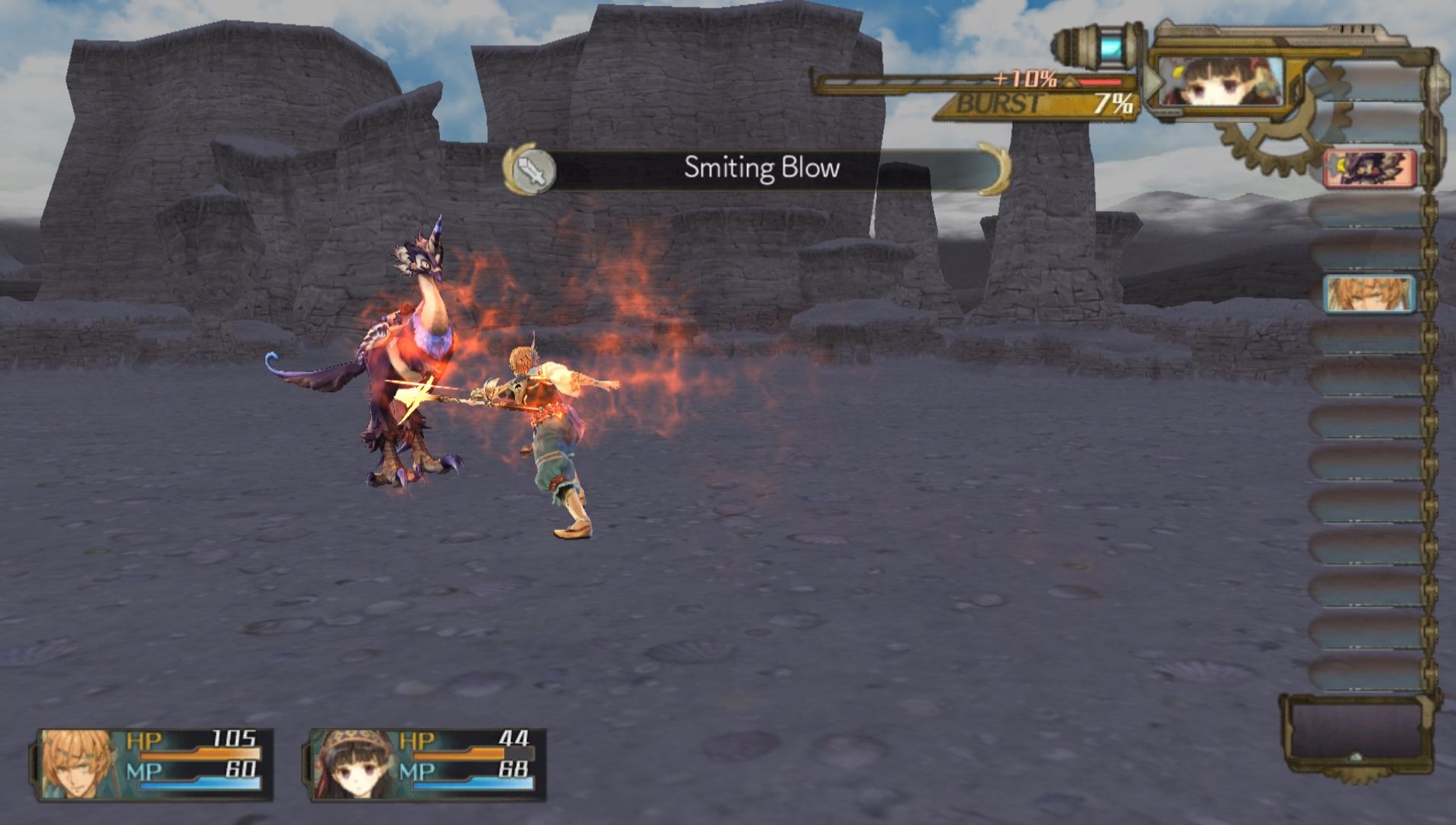Image resolution: width=1456 pixels, height=825 pixels.
Task: Select the enemy bird turn-order card
Action: [x=1370, y=168]
